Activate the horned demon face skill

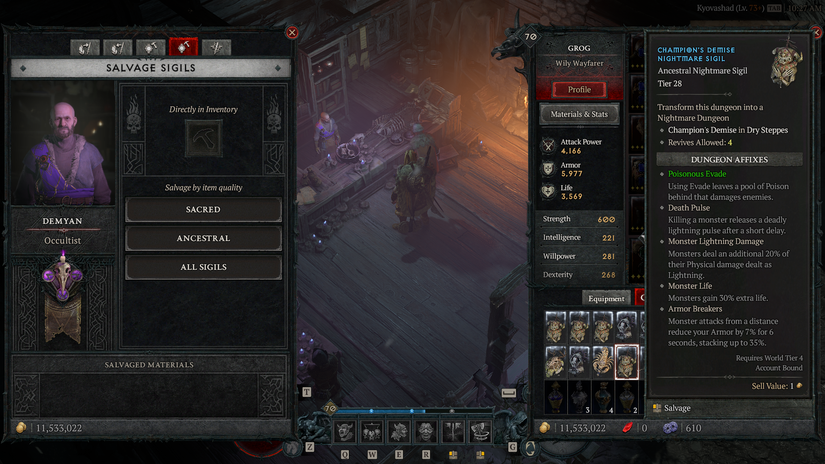345,431
